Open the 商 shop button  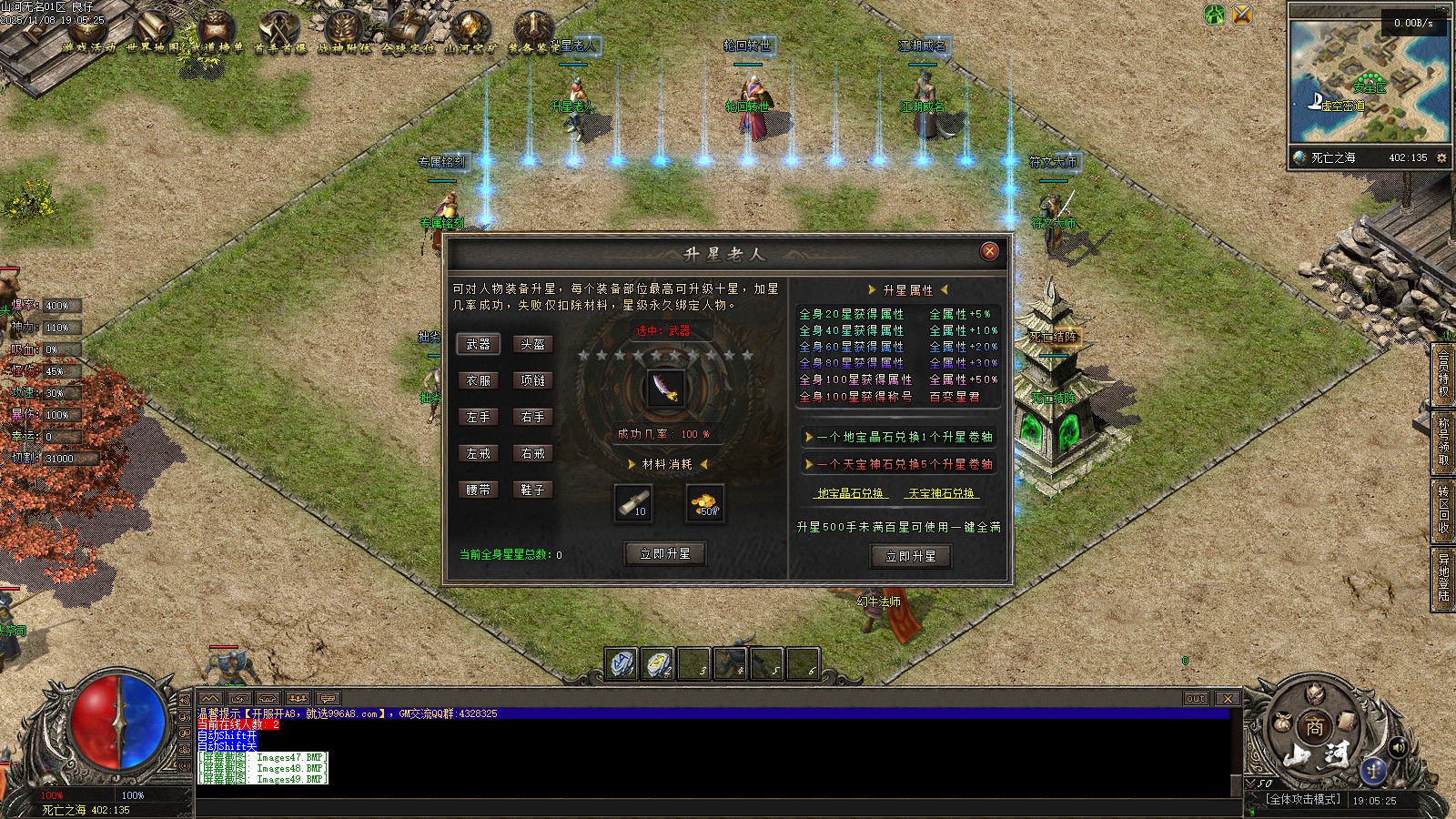pos(1314,728)
